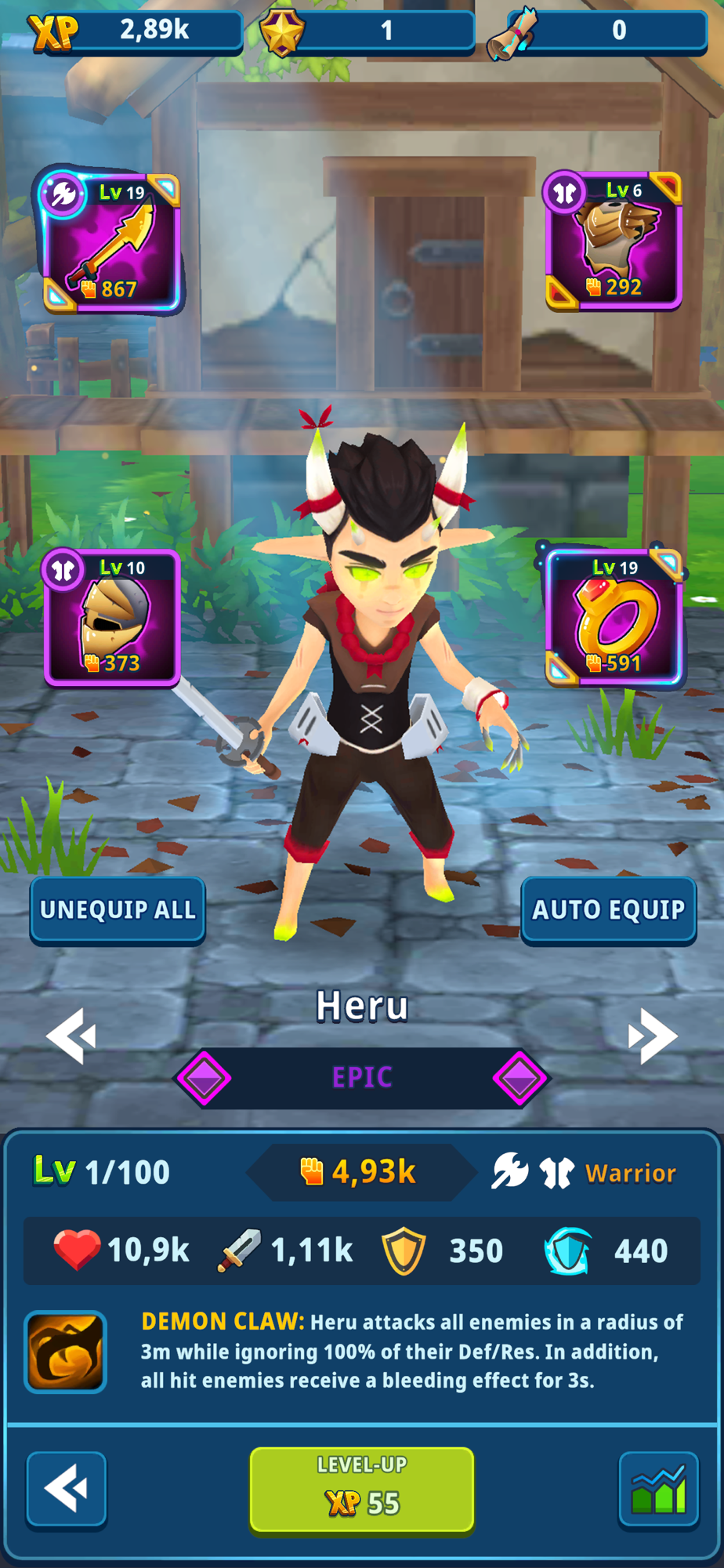724x1568 pixels.
Task: Select the level 19 gold ring slot
Action: (614, 618)
